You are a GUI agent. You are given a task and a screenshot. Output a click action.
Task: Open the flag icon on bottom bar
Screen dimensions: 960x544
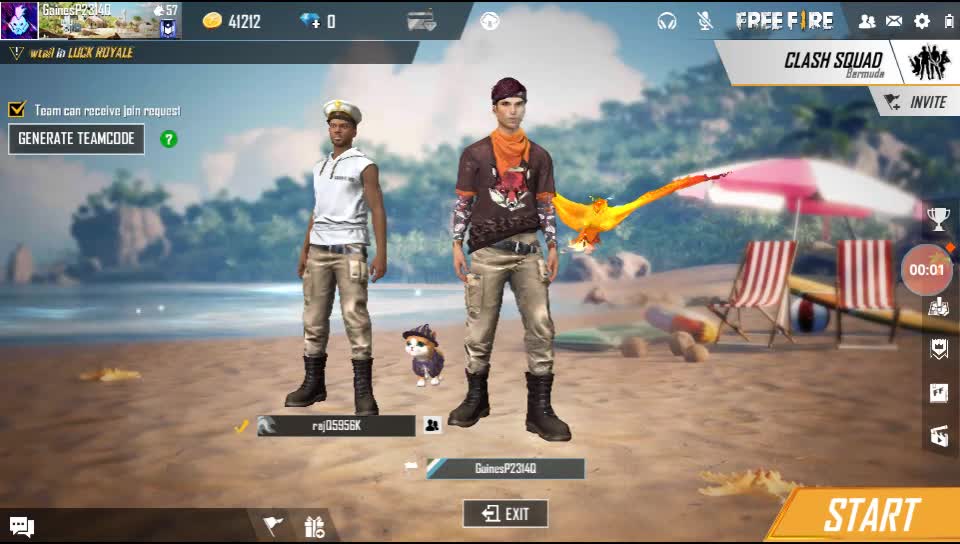(273, 526)
